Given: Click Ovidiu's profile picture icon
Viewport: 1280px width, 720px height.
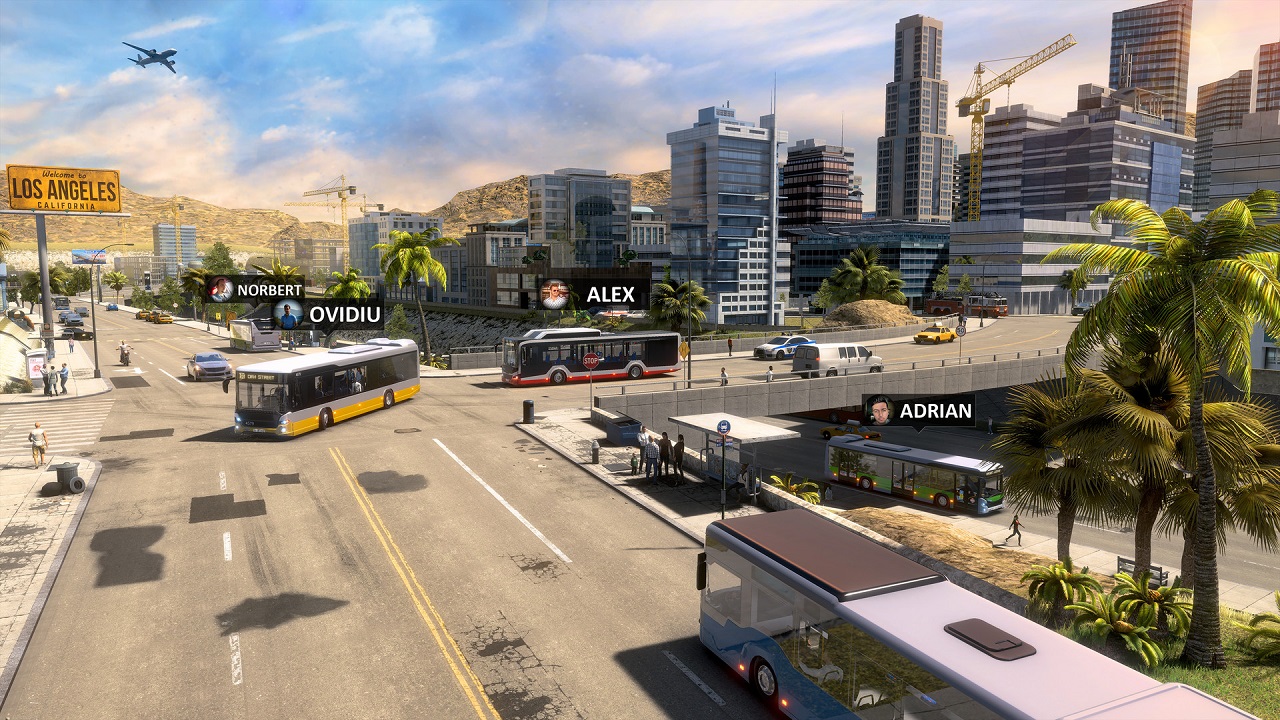Looking at the screenshot, I should point(287,313).
